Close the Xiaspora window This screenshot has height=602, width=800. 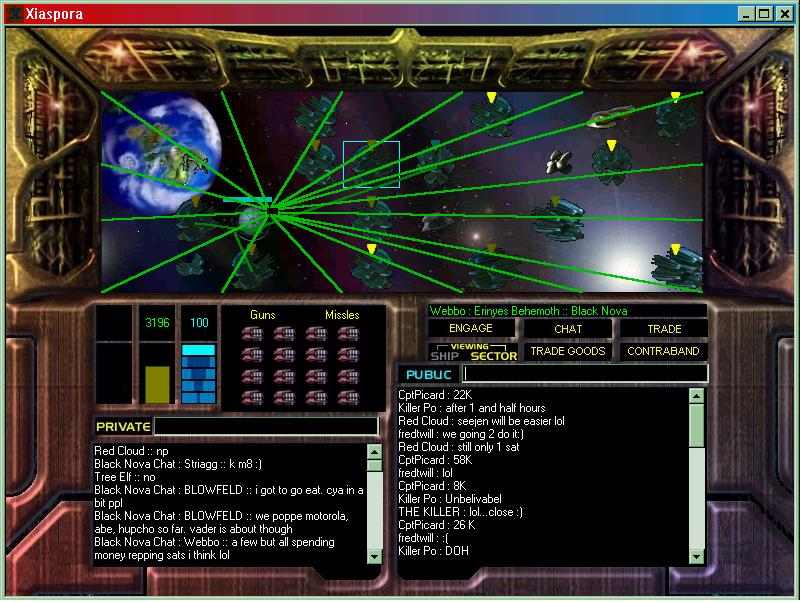[x=783, y=14]
